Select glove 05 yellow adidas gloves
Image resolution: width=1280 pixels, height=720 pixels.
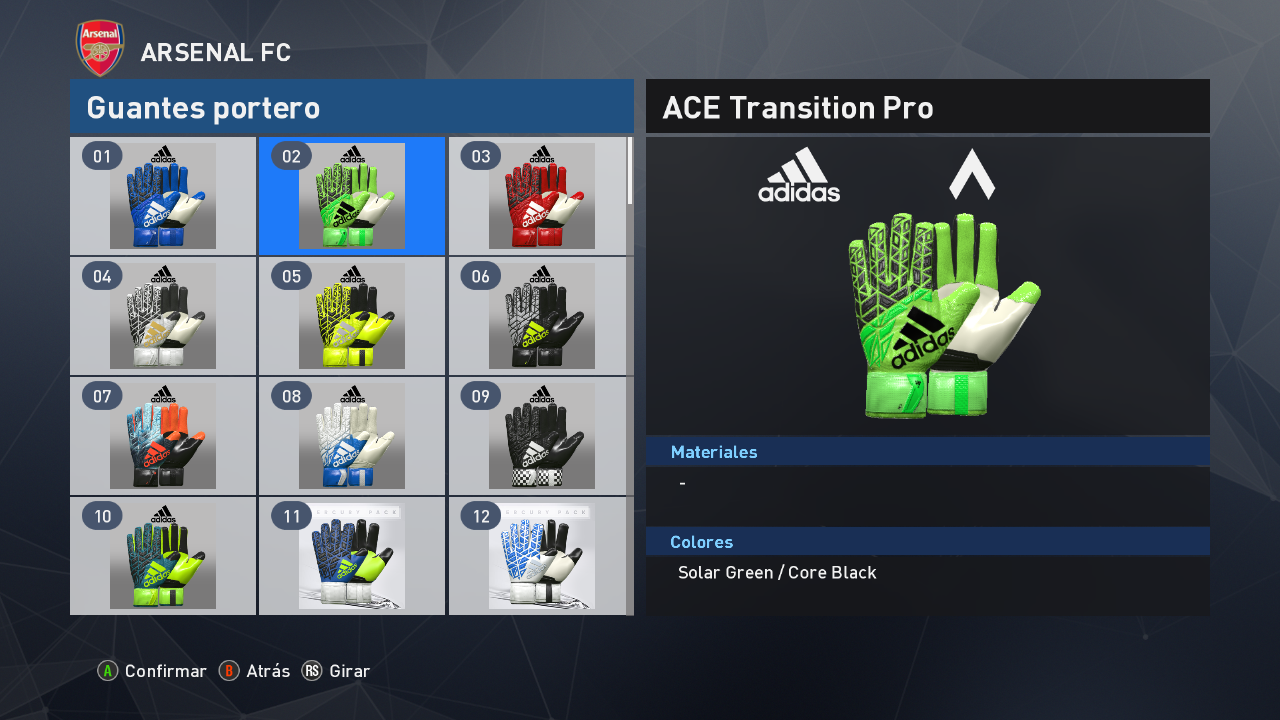point(352,316)
